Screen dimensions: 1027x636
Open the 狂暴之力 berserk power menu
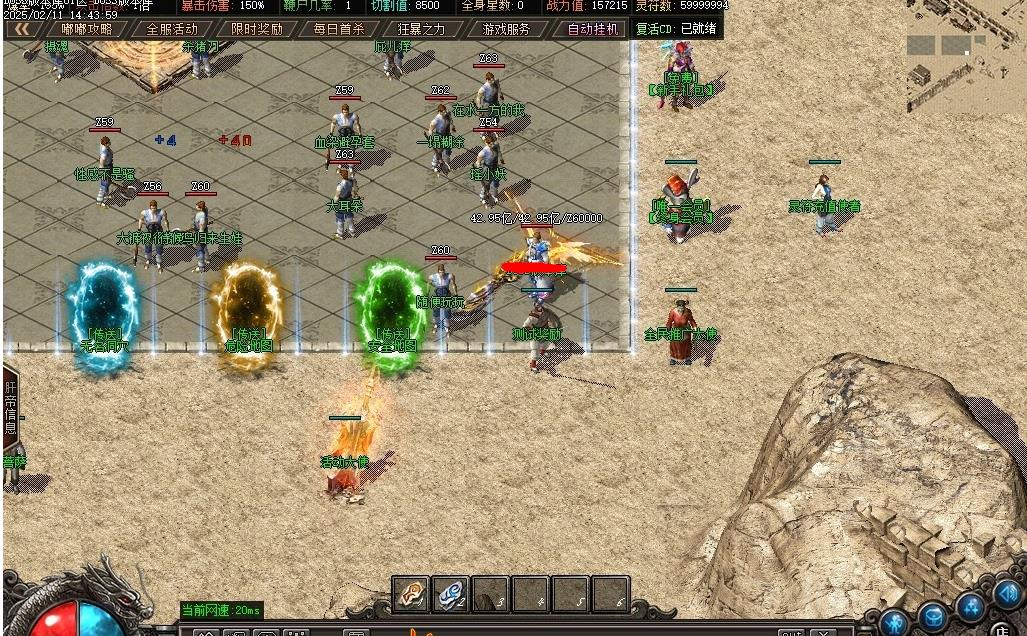pyautogui.click(x=421, y=29)
